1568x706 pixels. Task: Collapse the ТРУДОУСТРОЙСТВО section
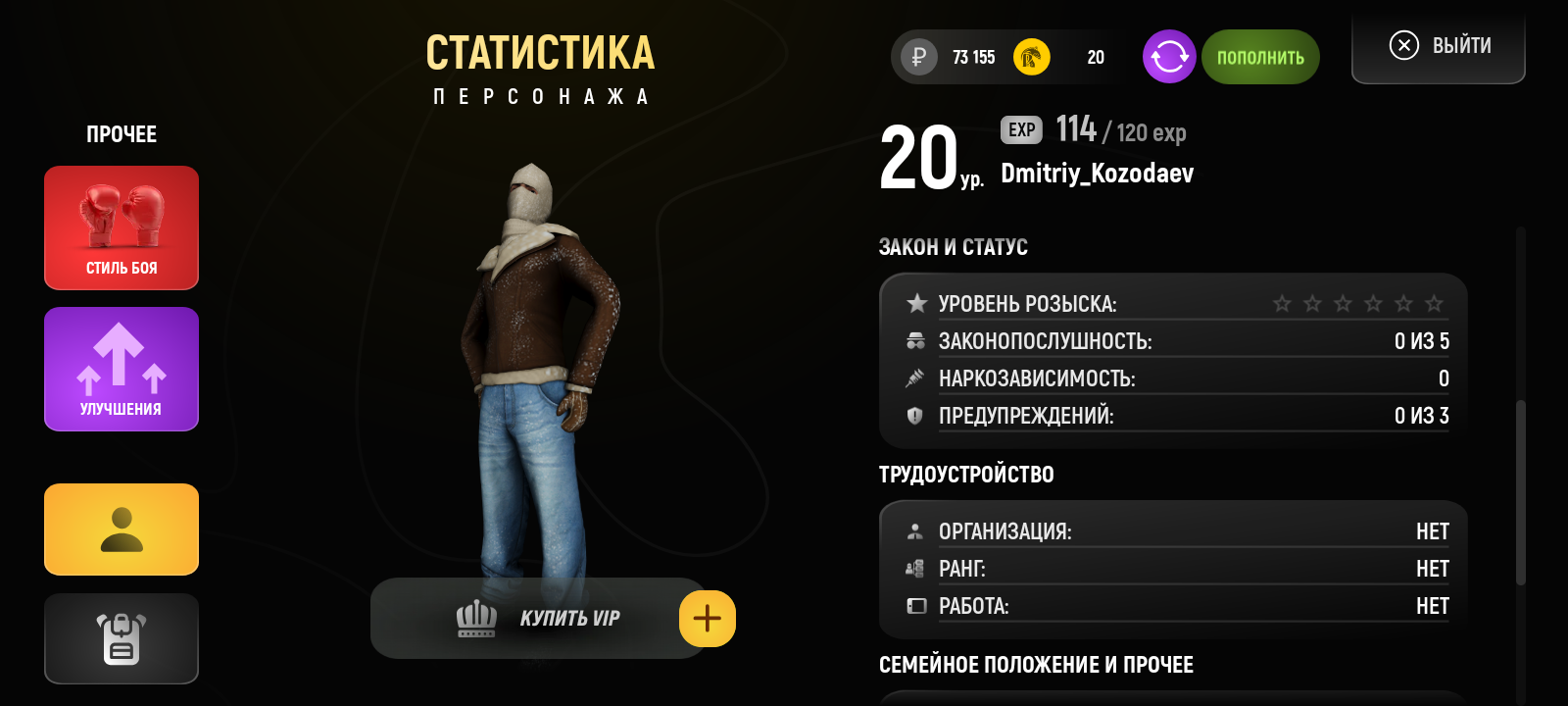point(966,475)
